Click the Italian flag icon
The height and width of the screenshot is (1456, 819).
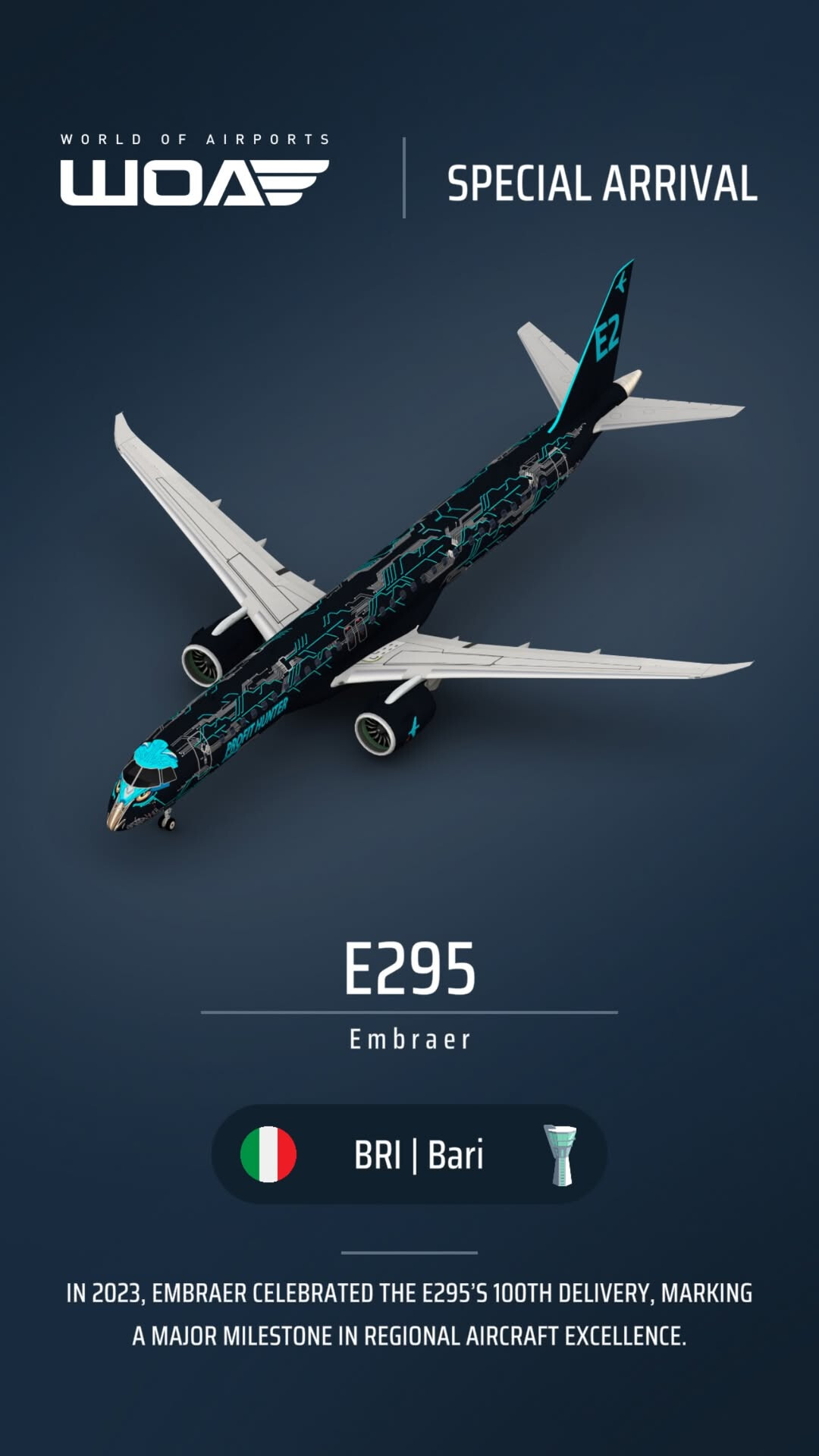[x=268, y=1154]
